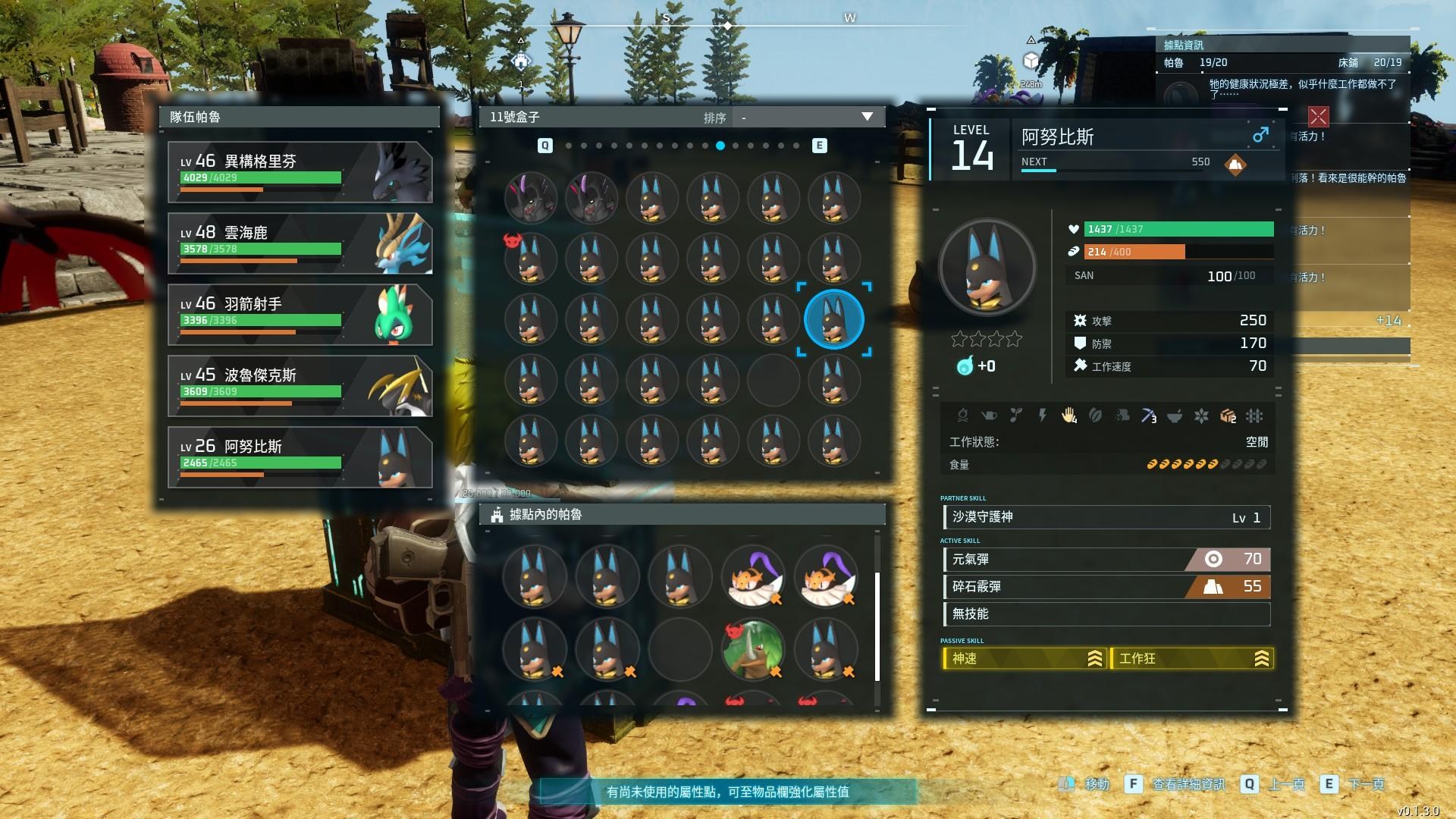Viewport: 1456px width, 819px height.
Task: Close the red X notification button
Action: coord(1318,116)
